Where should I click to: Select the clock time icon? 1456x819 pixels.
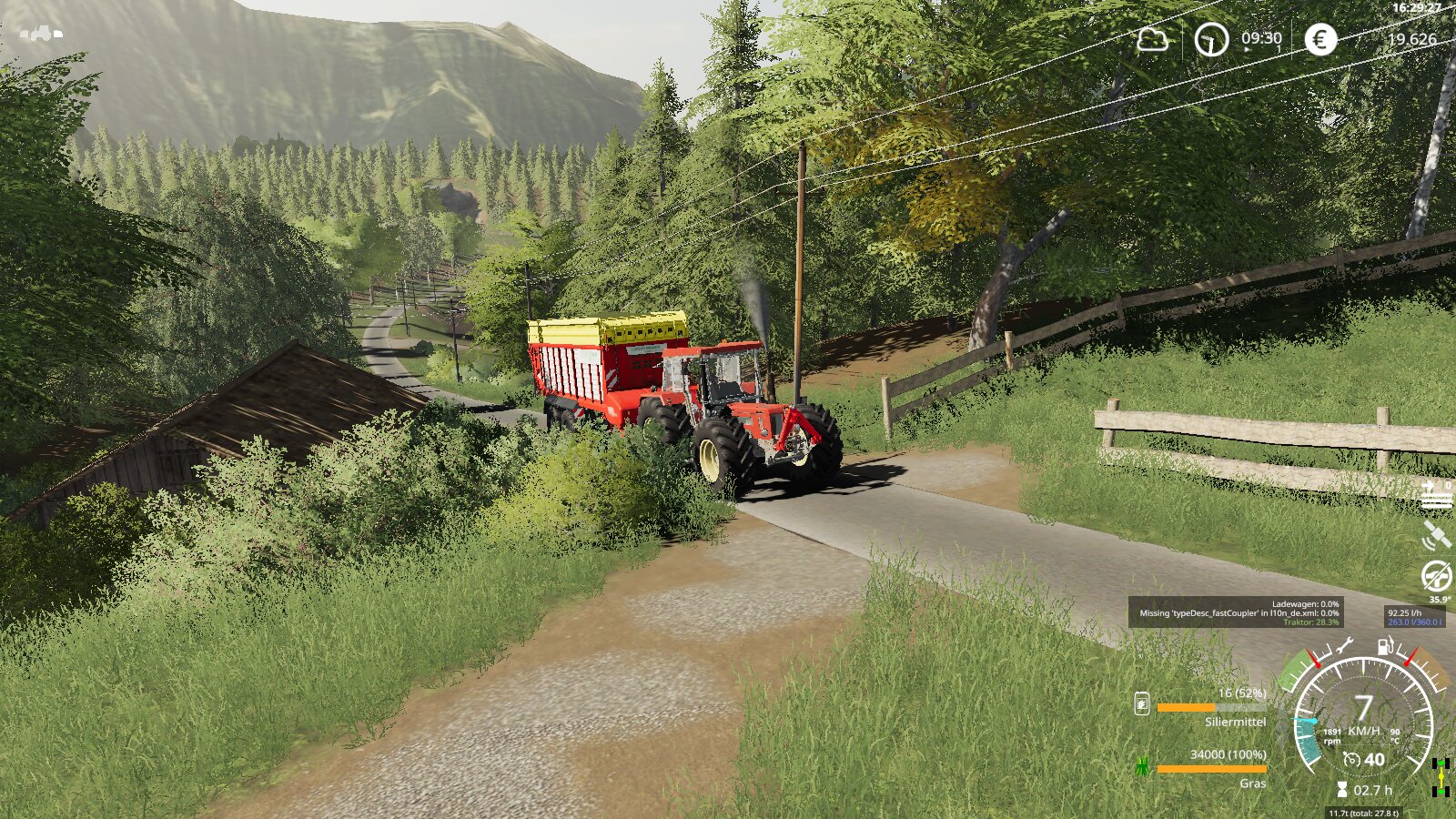[x=1211, y=39]
